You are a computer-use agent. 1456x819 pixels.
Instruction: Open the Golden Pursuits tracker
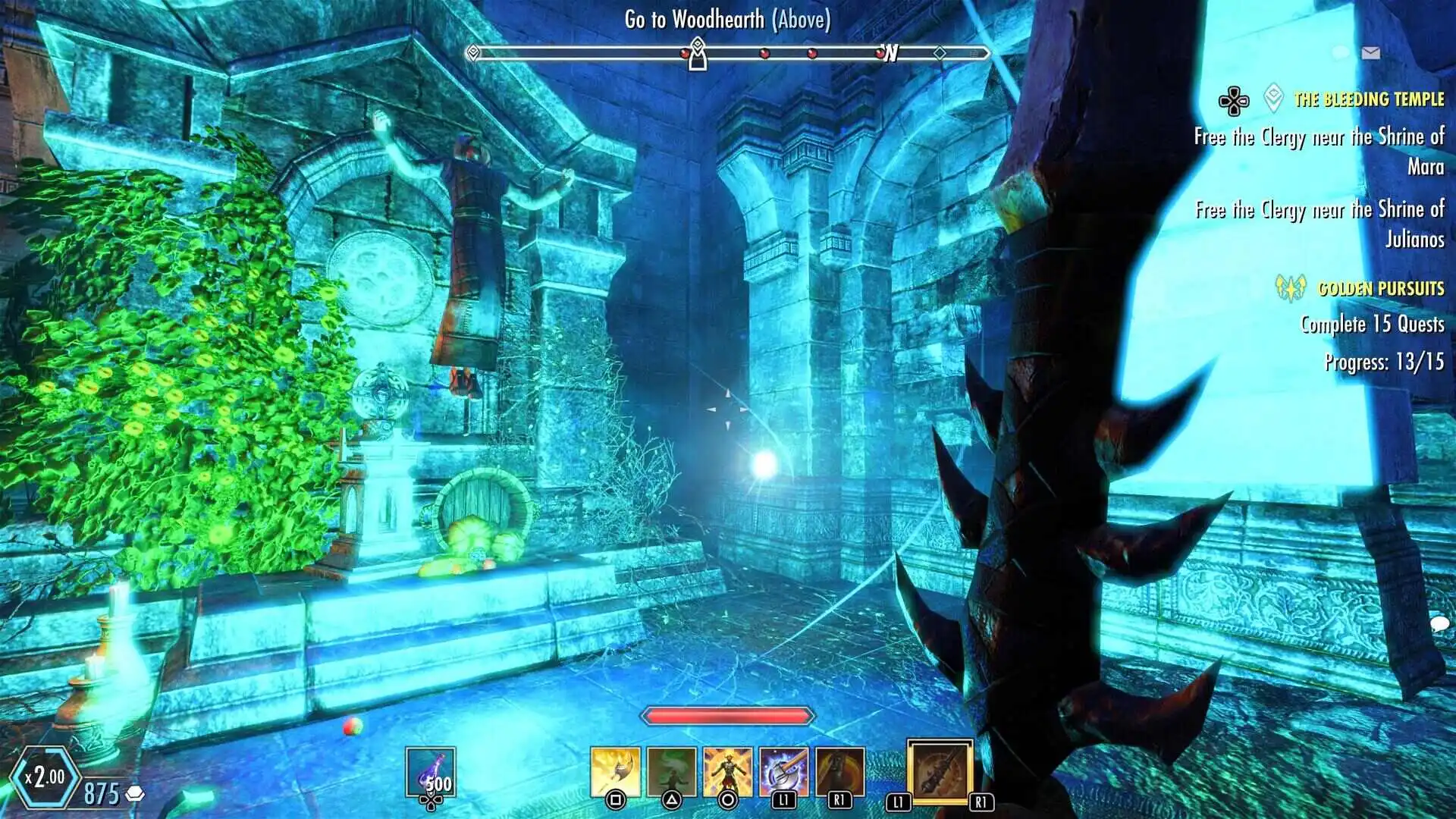[x=1380, y=289]
